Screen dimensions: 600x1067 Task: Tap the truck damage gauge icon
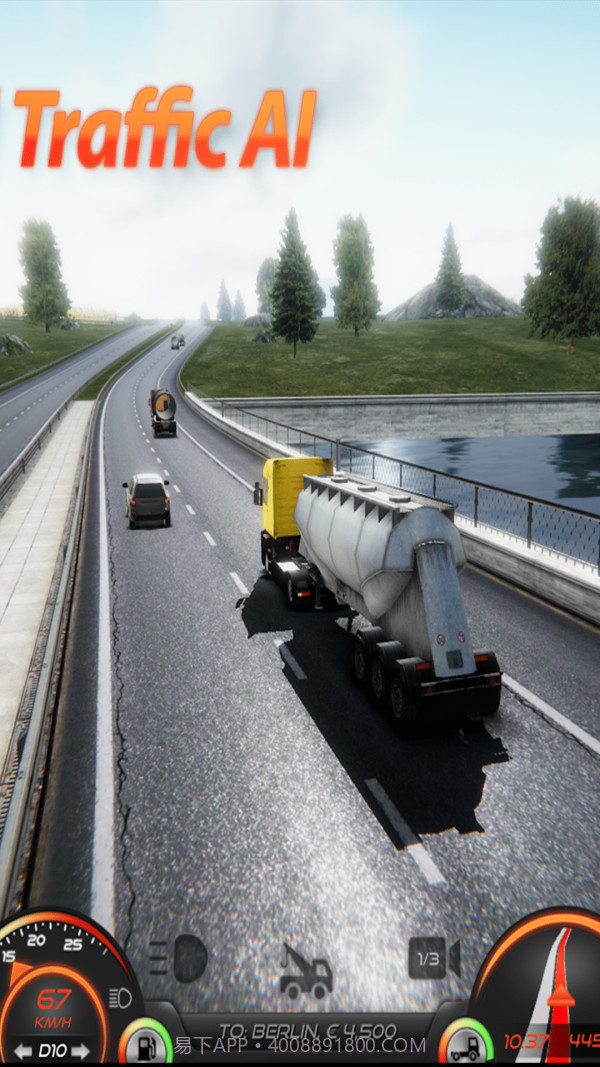[x=464, y=1046]
